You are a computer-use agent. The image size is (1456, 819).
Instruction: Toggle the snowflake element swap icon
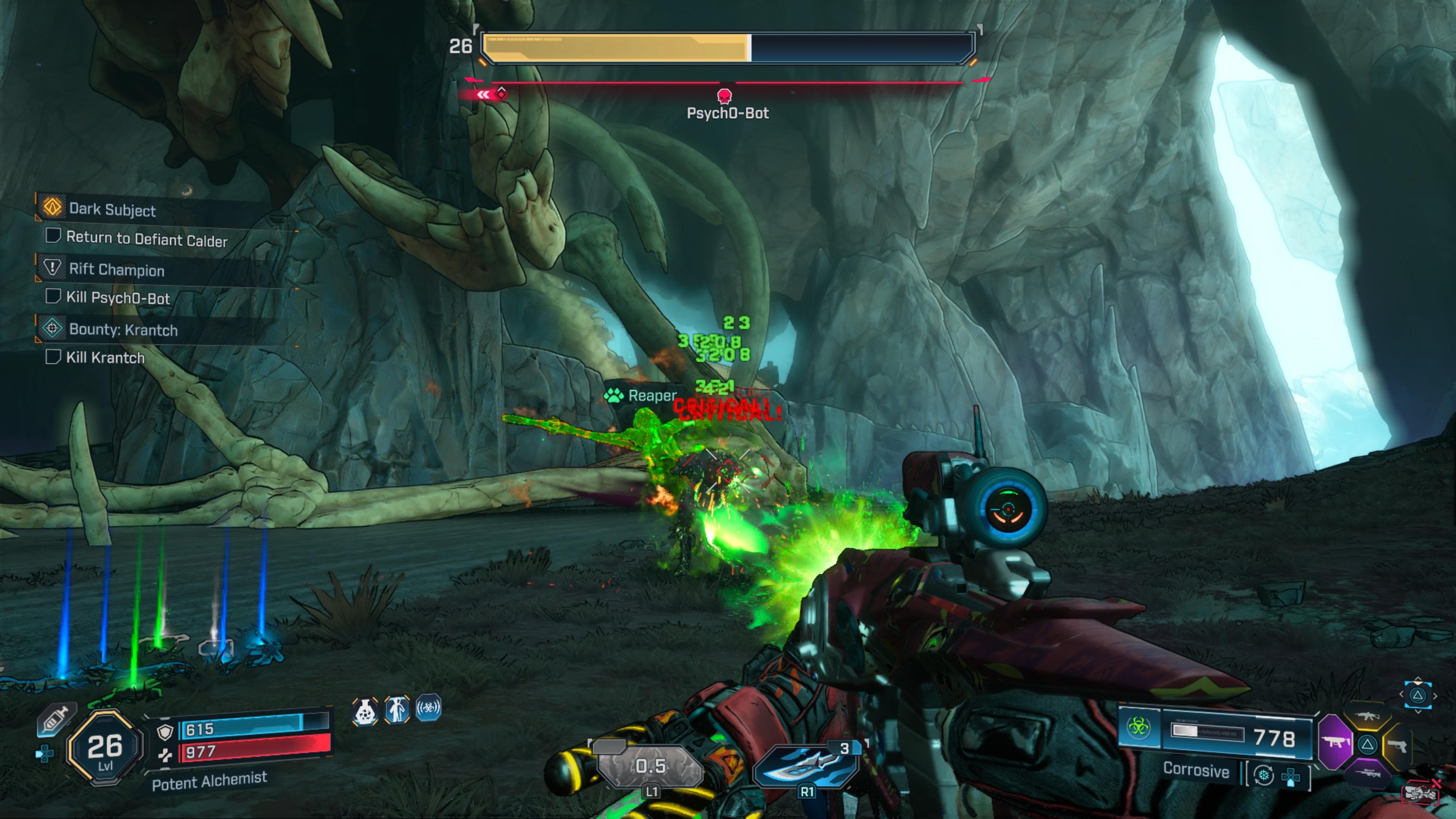1264,776
